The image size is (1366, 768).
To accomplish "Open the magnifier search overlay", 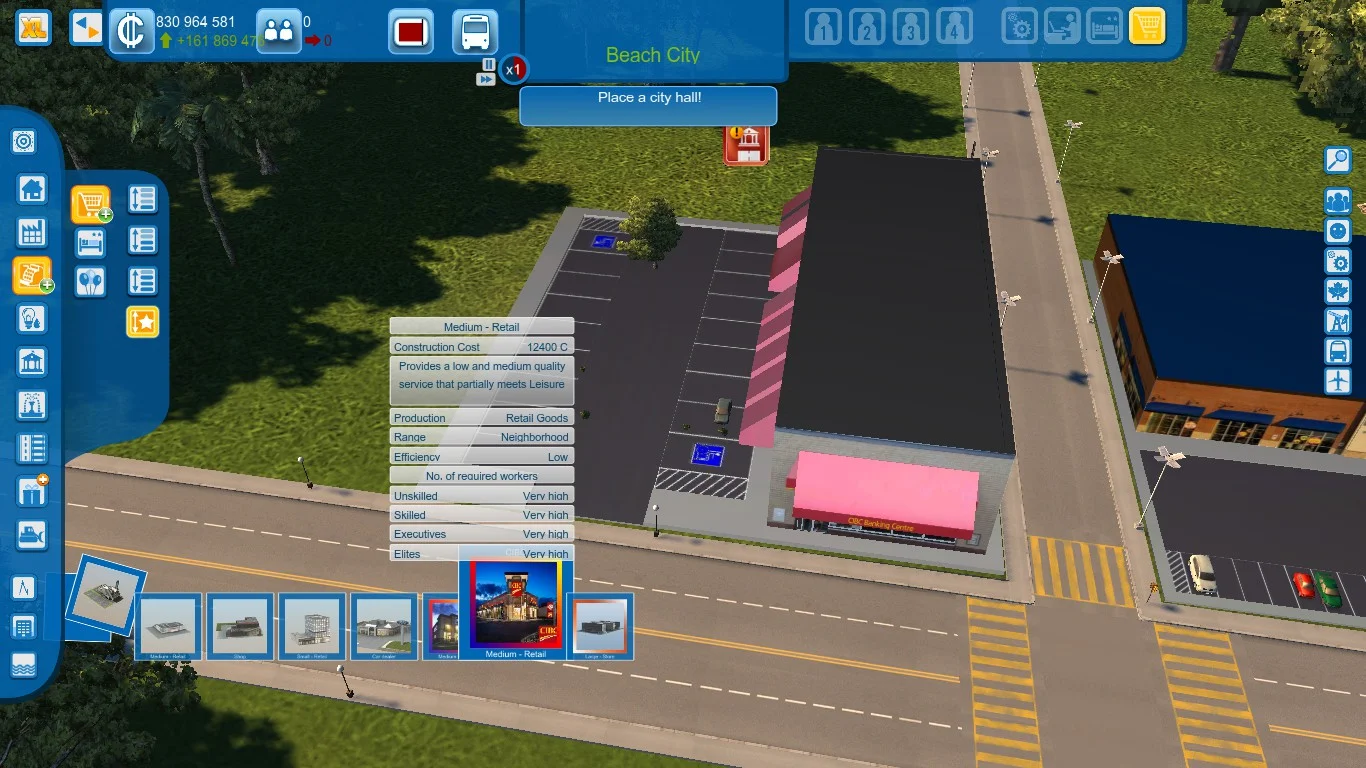I will 1337,160.
